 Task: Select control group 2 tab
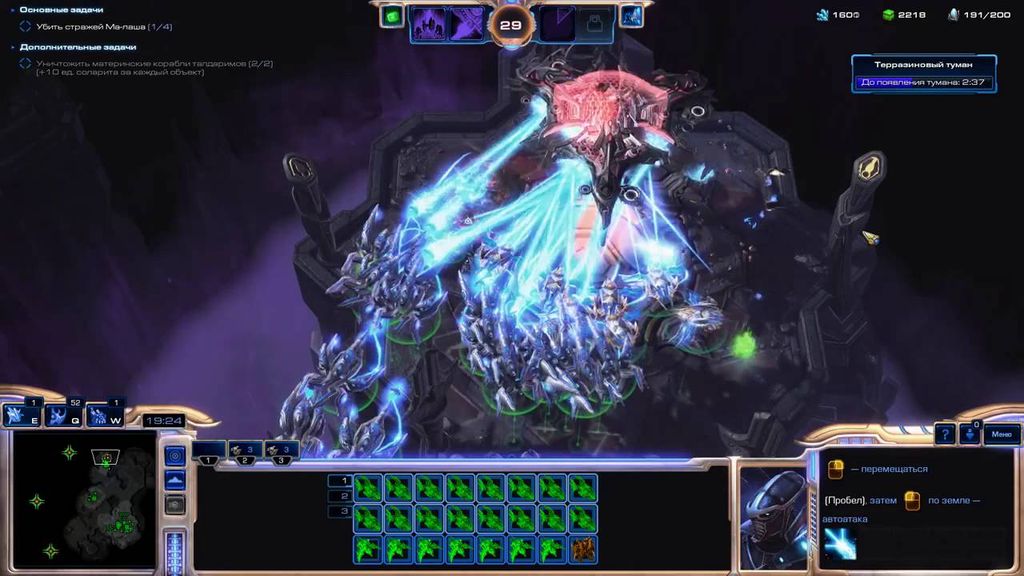[x=245, y=451]
